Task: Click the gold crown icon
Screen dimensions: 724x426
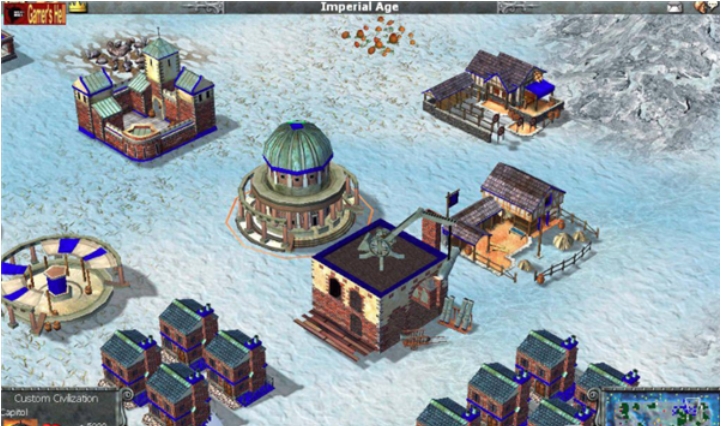Action: [x=76, y=6]
